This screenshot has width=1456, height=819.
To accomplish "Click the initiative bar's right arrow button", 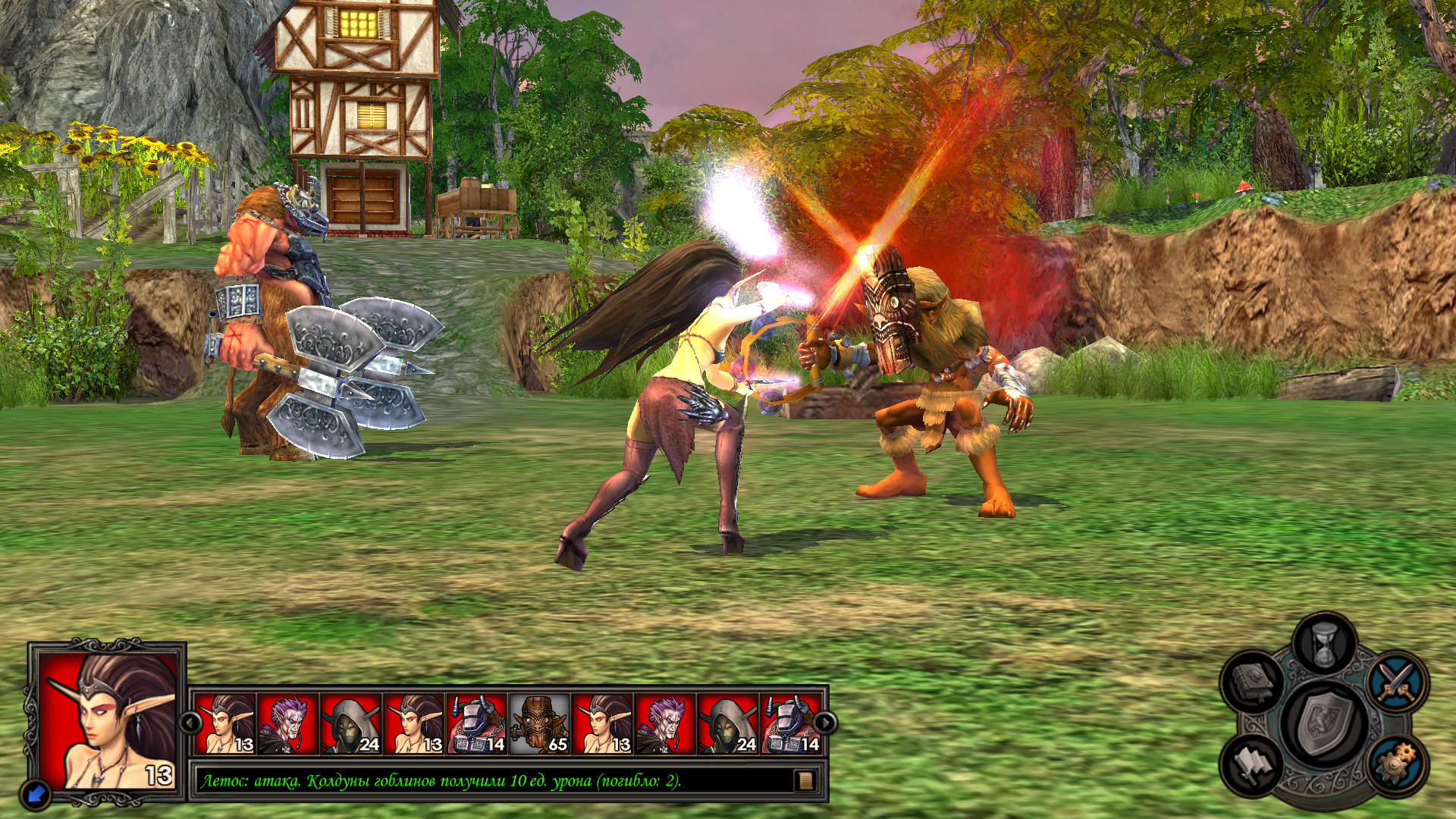I will 825,723.
